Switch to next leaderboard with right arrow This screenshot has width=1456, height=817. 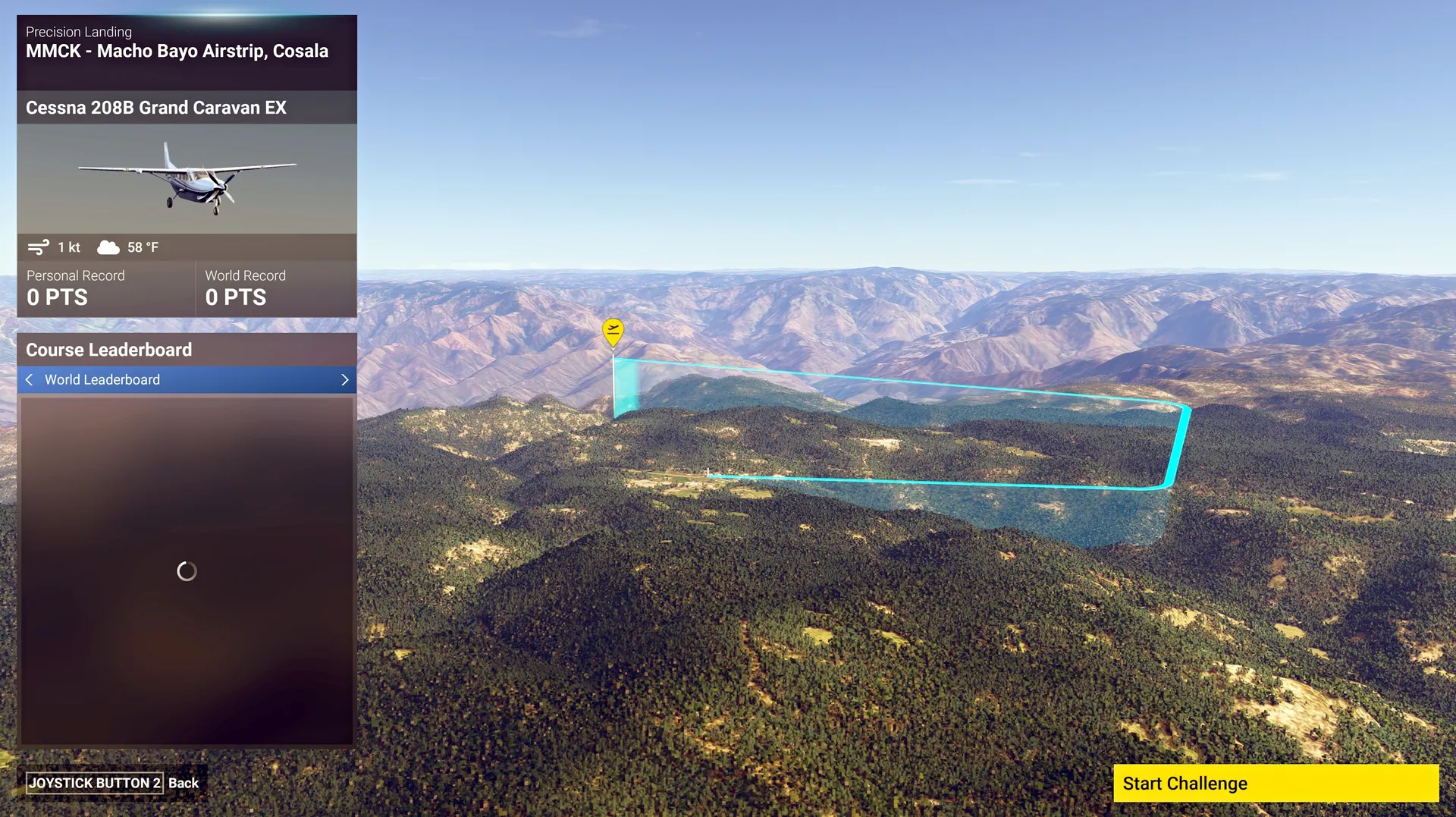coord(344,379)
